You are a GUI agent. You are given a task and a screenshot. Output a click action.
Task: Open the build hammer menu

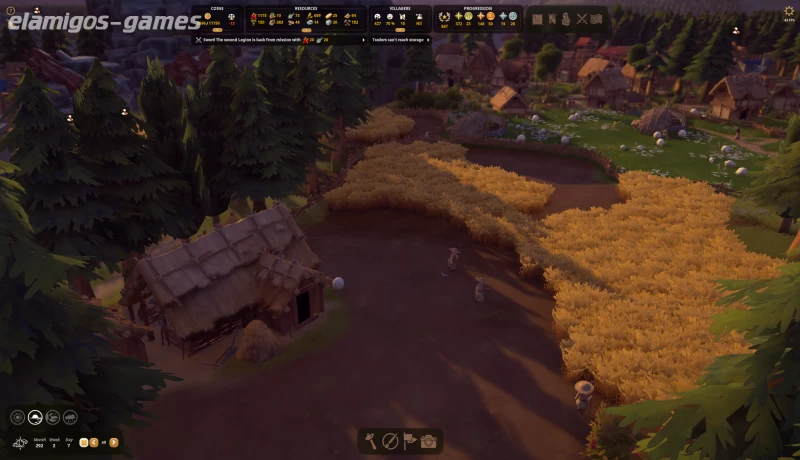click(371, 441)
